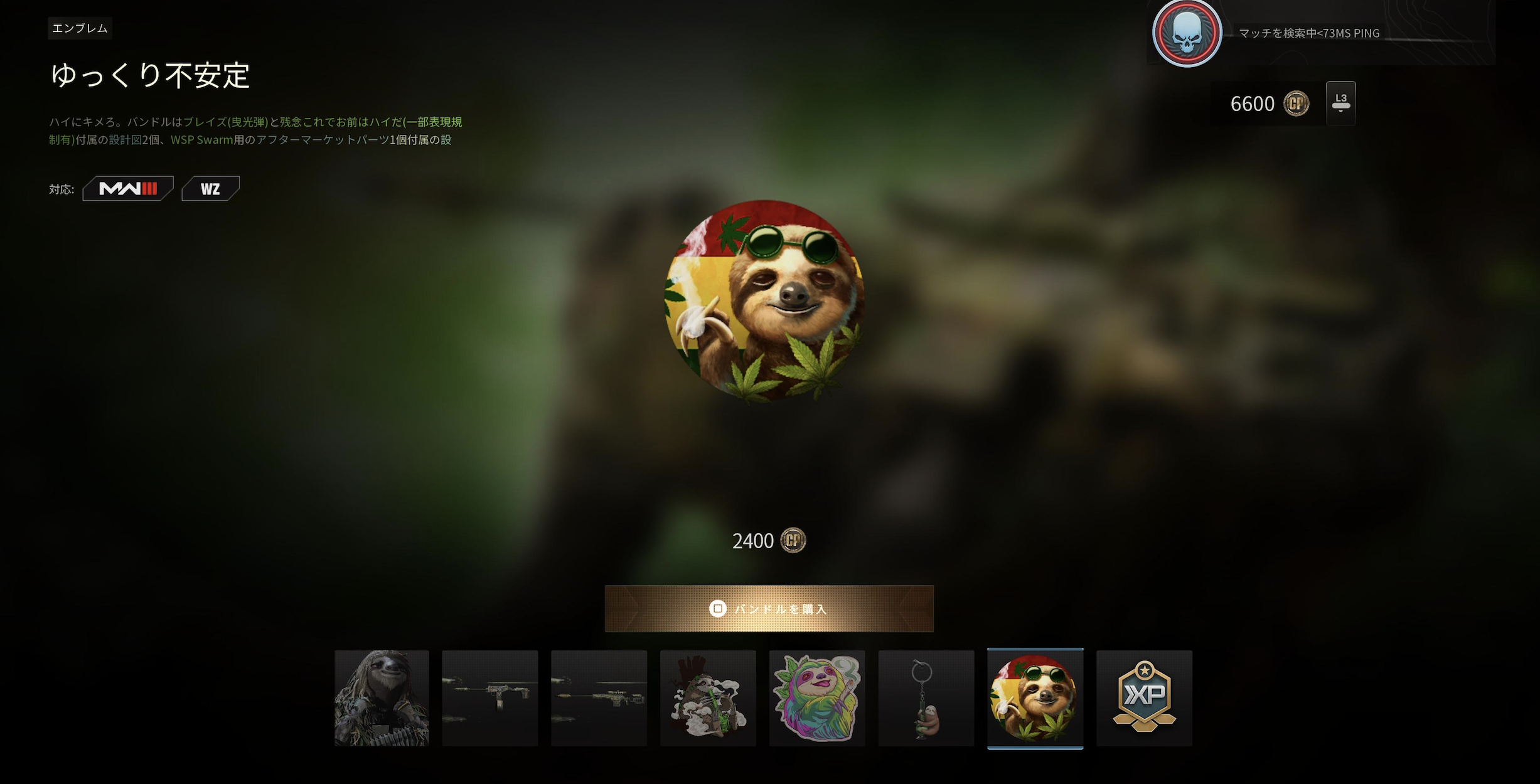1540x784 pixels.
Task: Select the first weapon blueprint thumbnail
Action: (490, 698)
